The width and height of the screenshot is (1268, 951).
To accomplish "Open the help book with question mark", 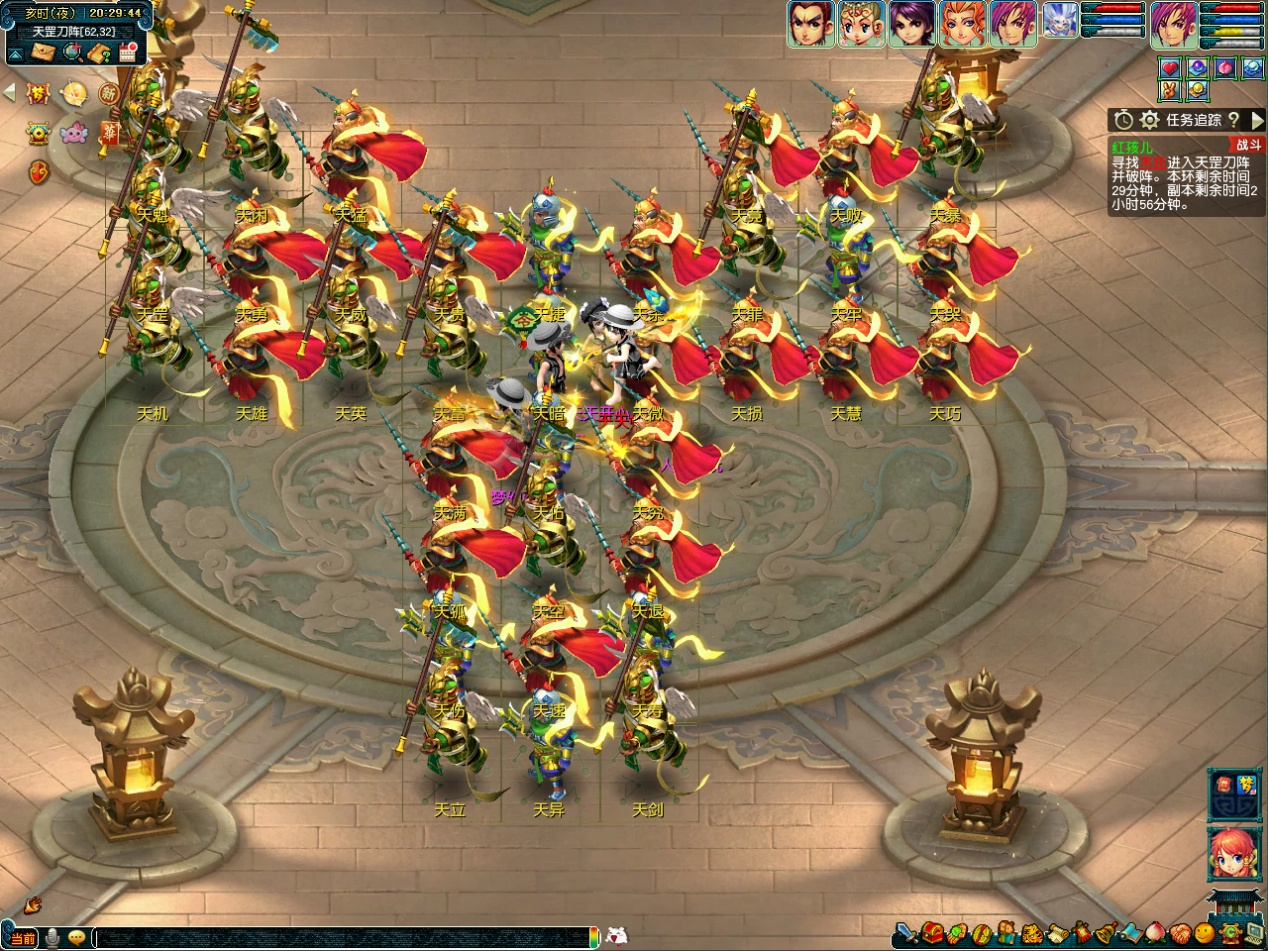I will coord(99,52).
